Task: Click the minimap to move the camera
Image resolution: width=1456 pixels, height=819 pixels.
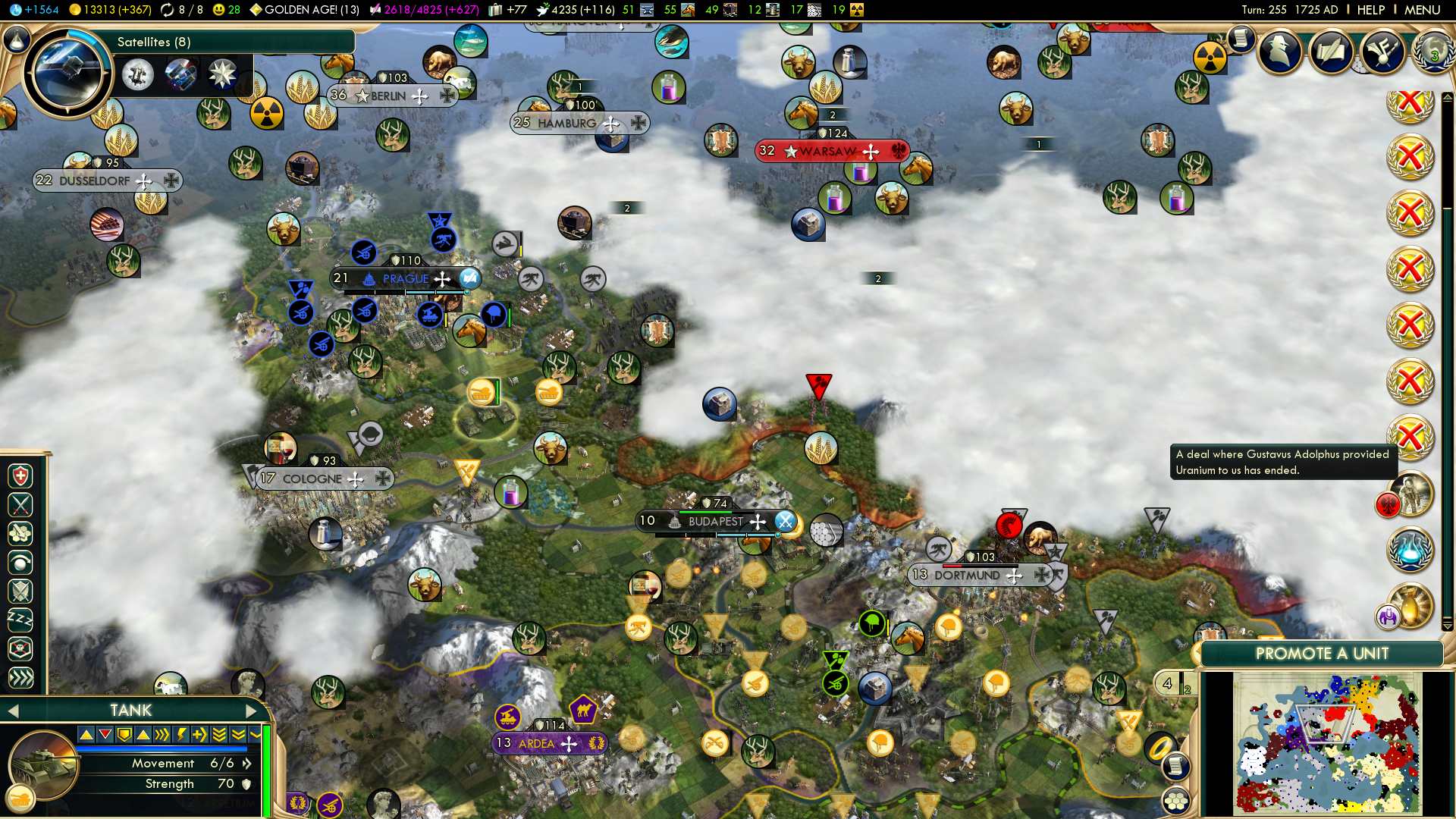Action: tap(1327, 745)
